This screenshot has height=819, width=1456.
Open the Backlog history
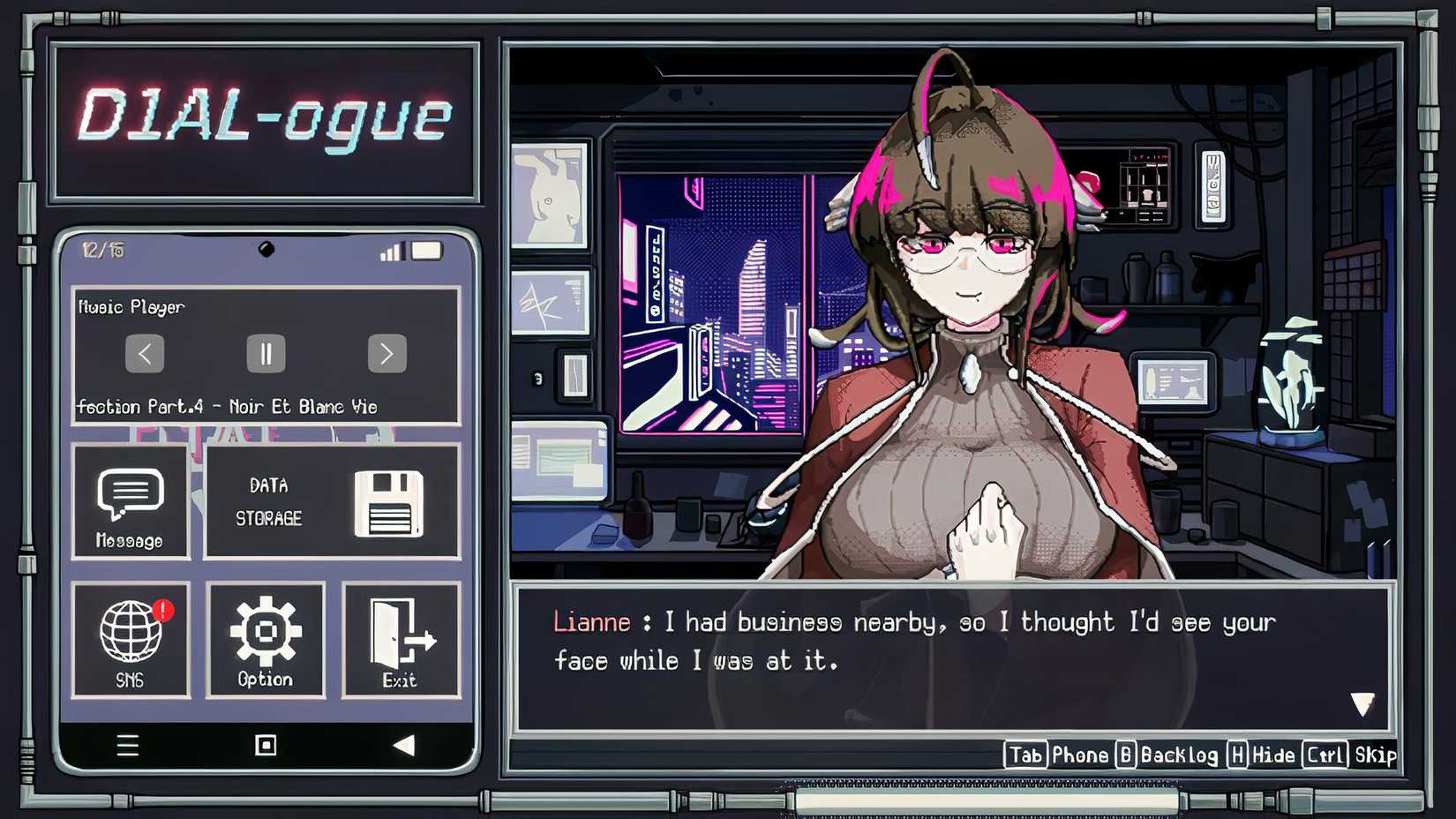(x=1169, y=755)
